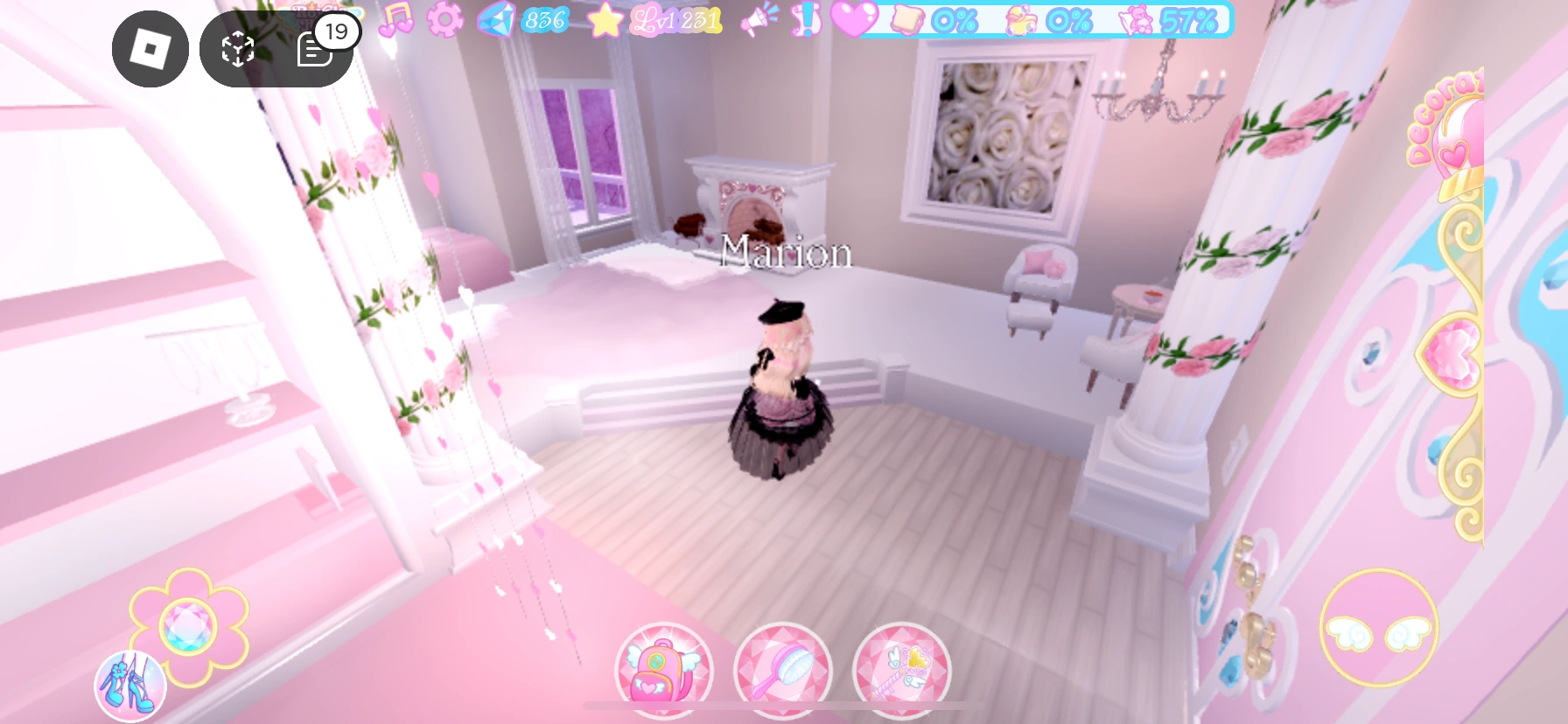Image resolution: width=1568 pixels, height=724 pixels.
Task: Click the bread hunger meter icon
Action: pyautogui.click(x=906, y=22)
